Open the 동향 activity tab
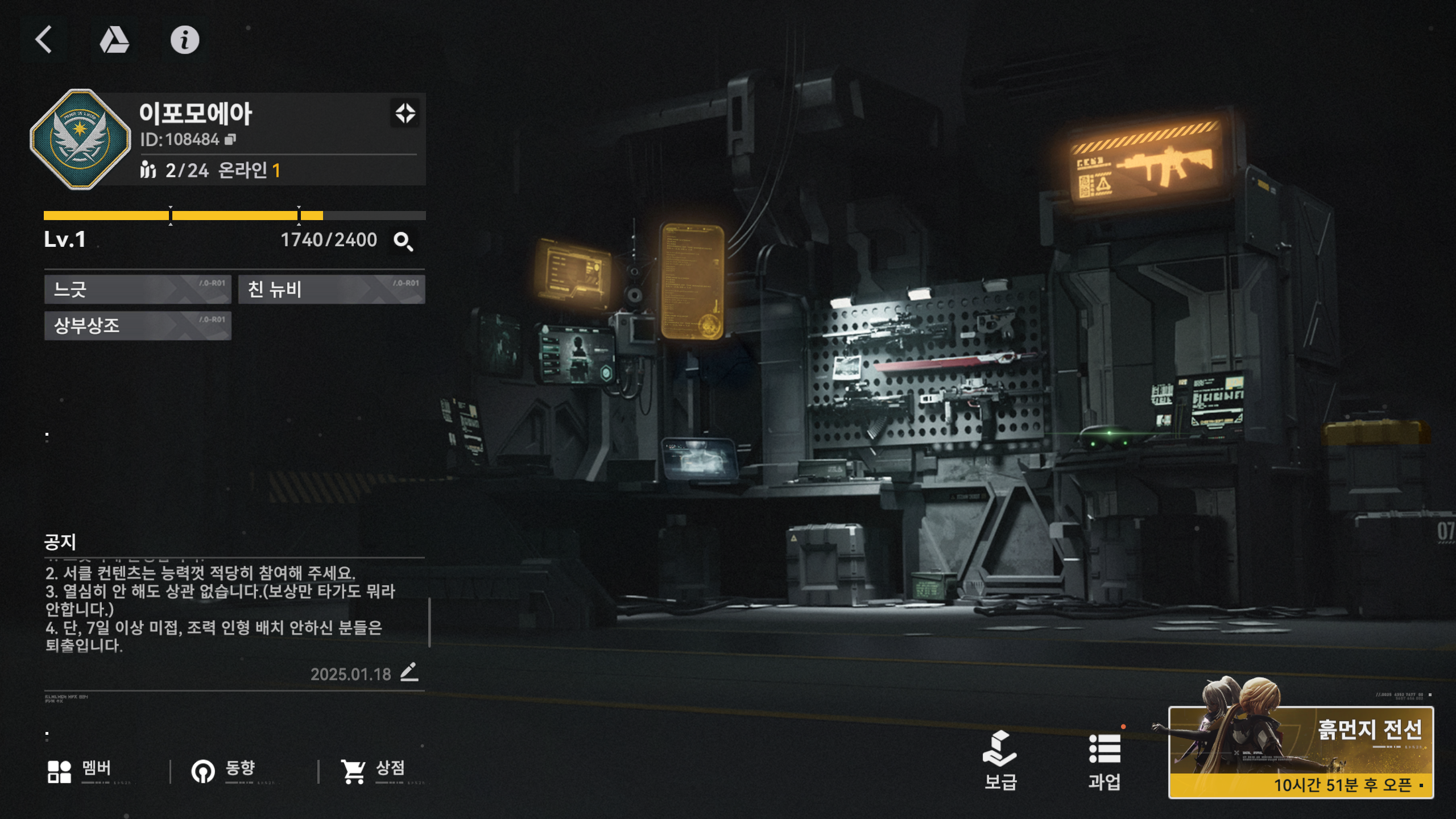 pos(224,771)
